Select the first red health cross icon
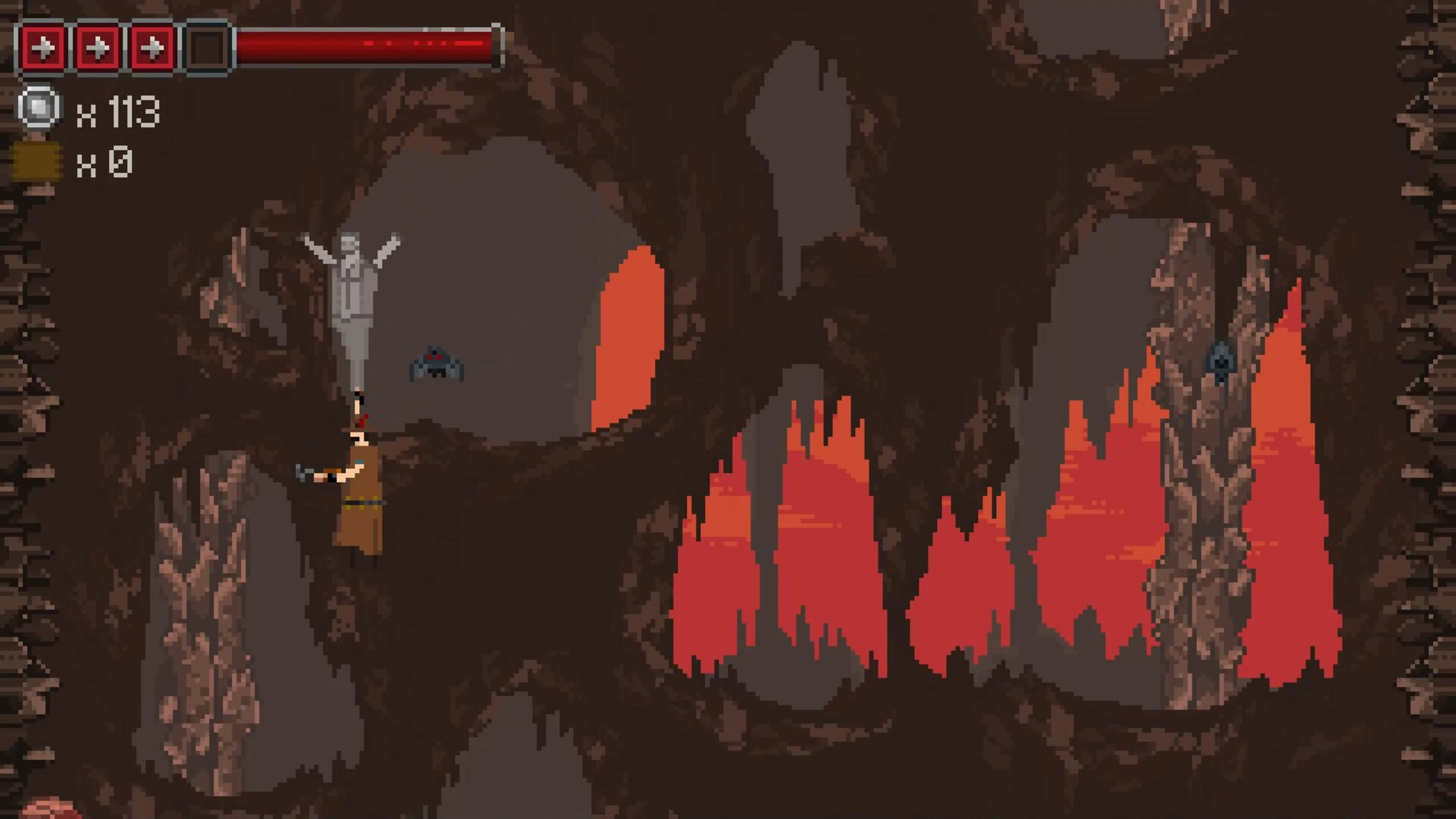This screenshot has width=1456, height=819. click(x=44, y=49)
